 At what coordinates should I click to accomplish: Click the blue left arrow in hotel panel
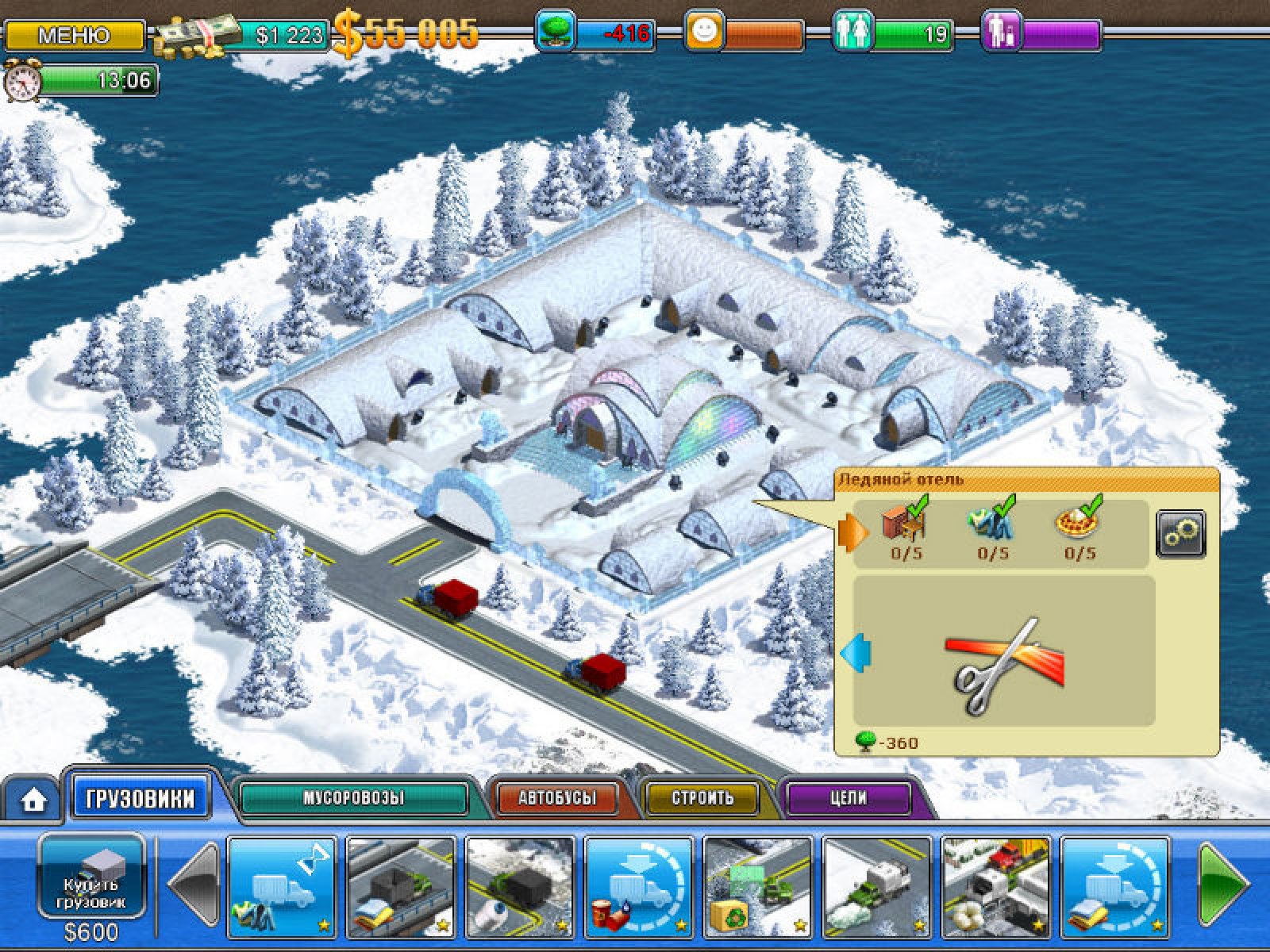tap(856, 654)
